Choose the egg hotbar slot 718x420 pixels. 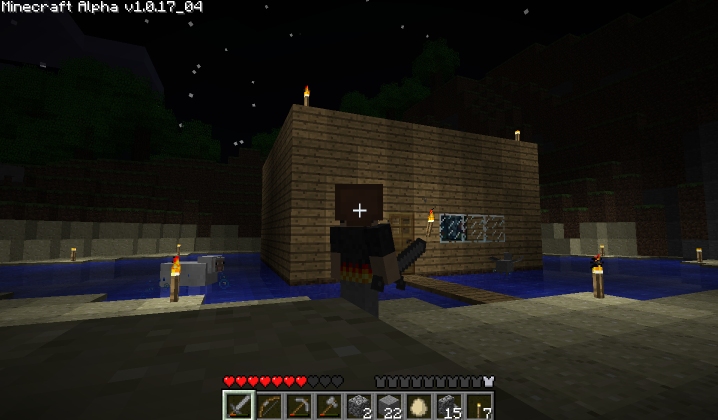417,406
